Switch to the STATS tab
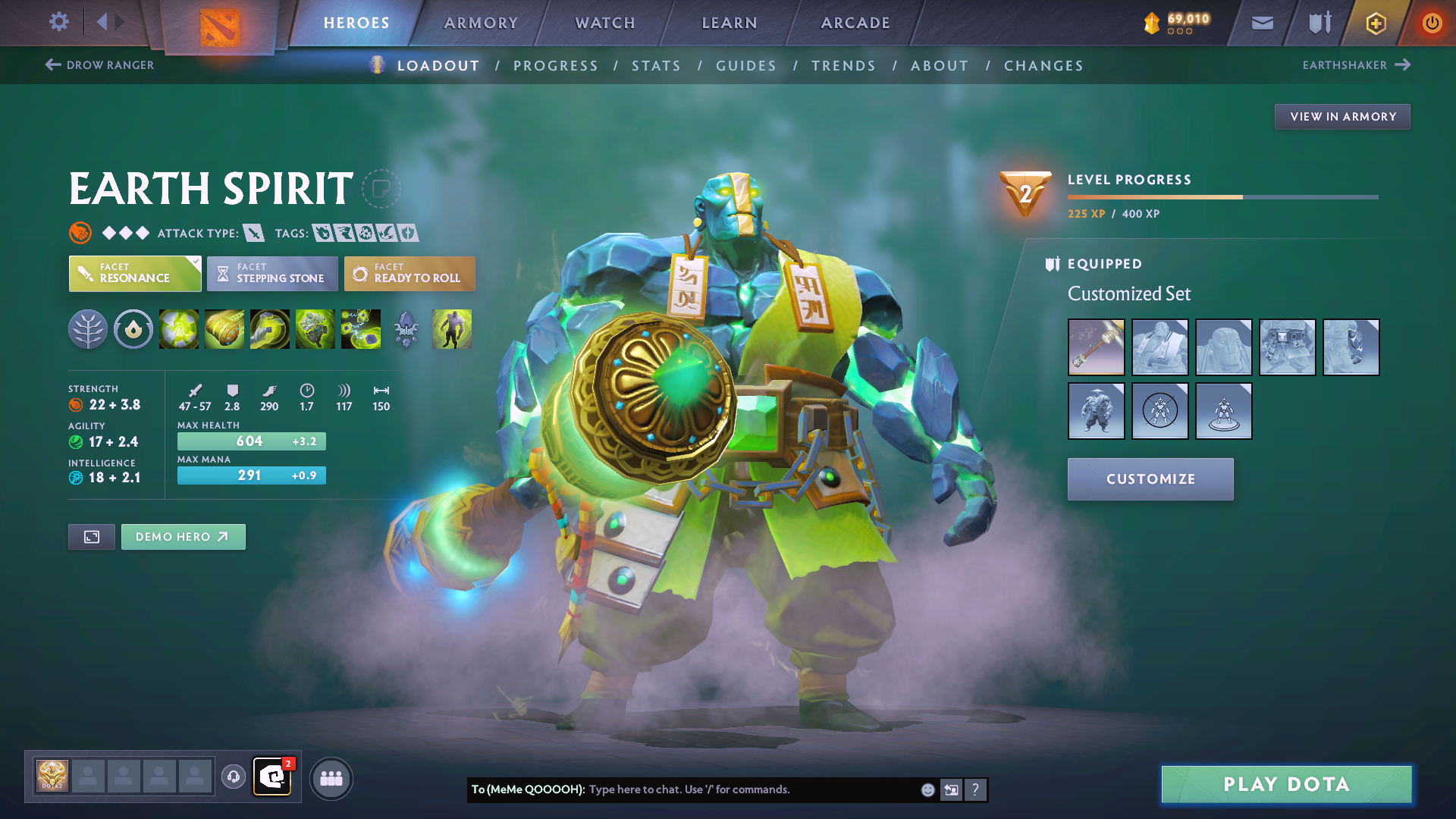This screenshot has height=819, width=1456. pos(657,65)
